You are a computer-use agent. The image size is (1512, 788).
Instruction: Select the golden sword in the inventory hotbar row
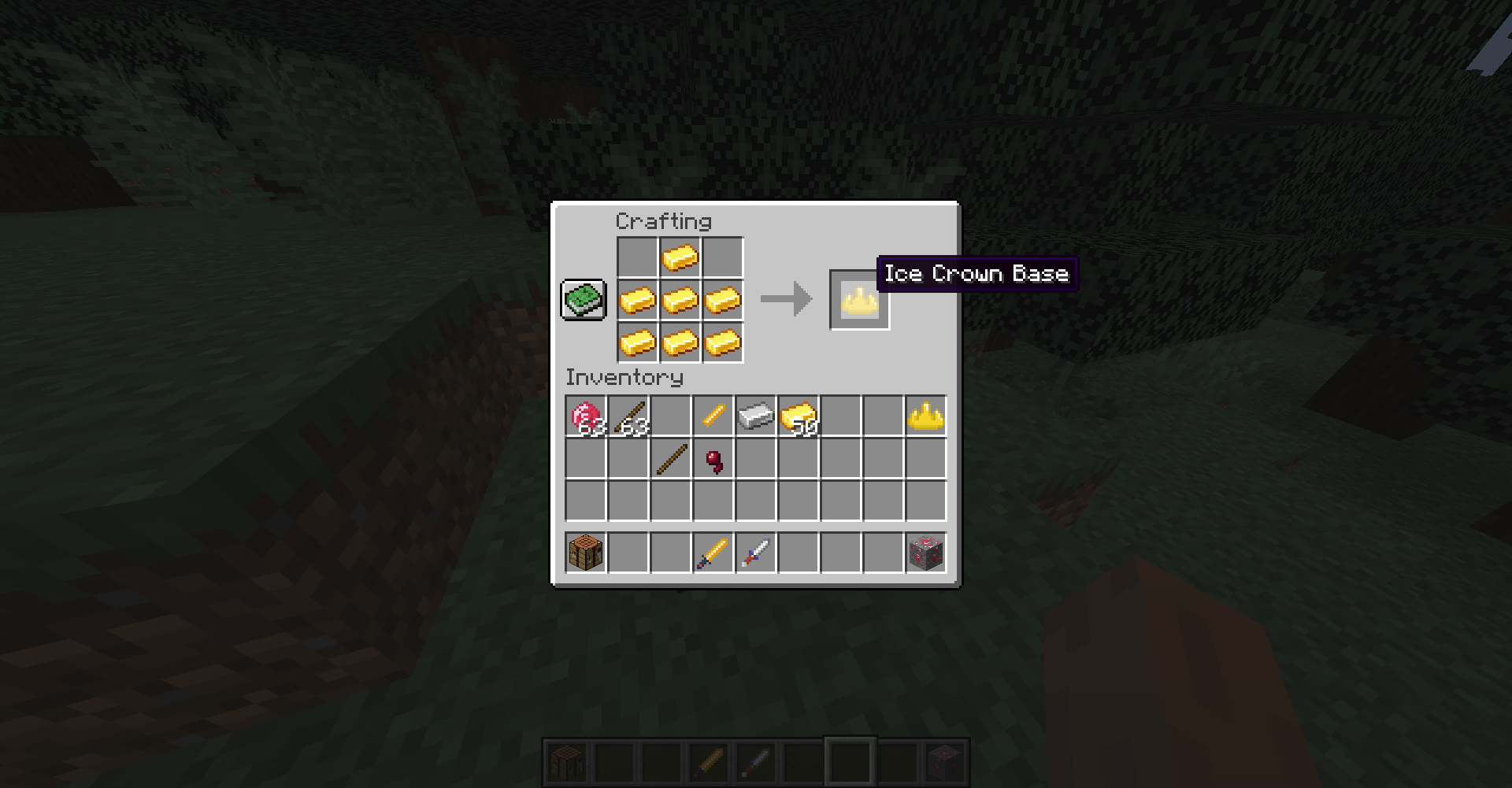click(x=712, y=552)
